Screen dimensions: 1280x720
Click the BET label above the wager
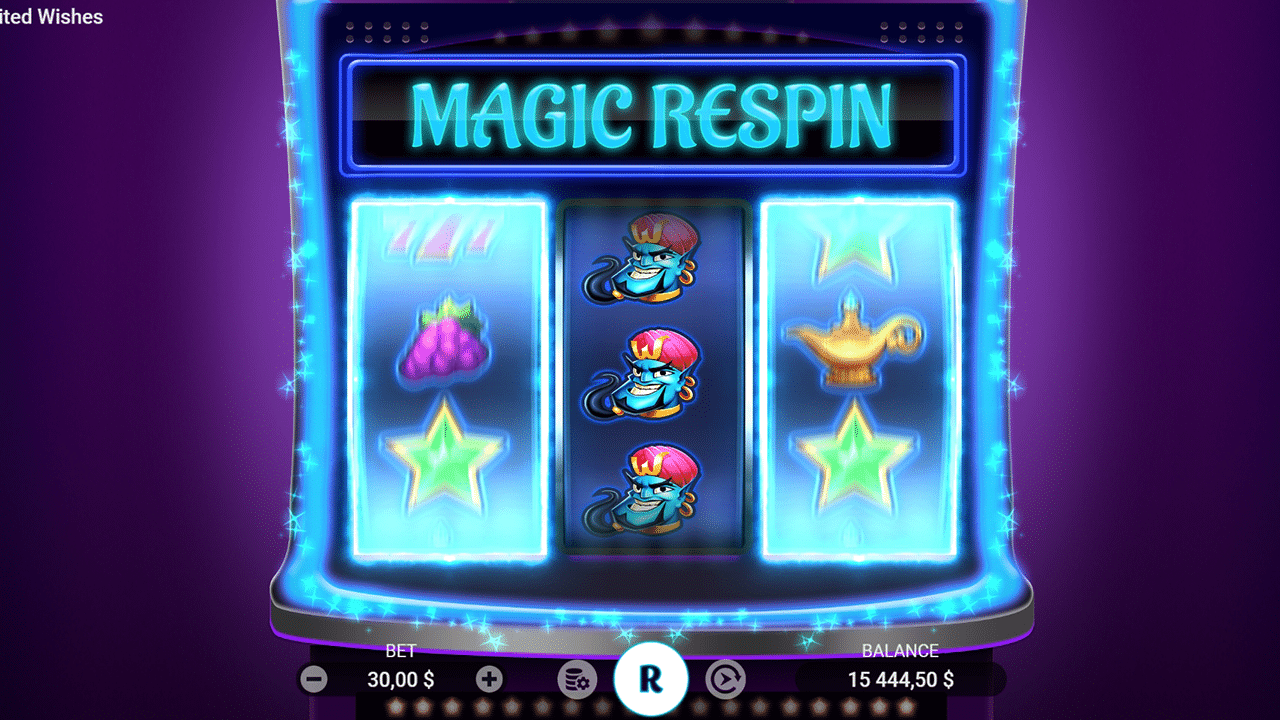tap(400, 650)
